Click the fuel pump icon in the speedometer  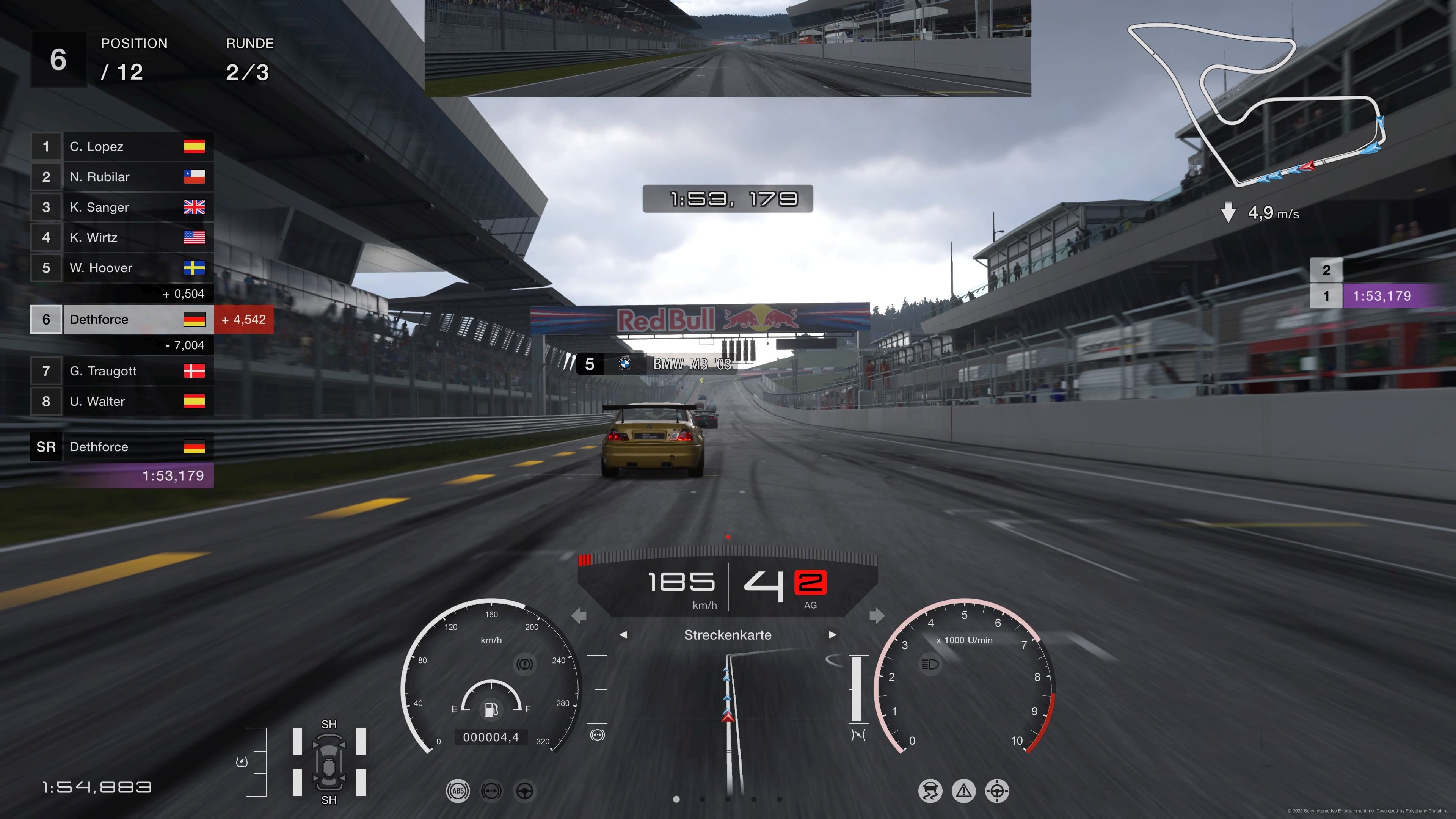(x=491, y=710)
